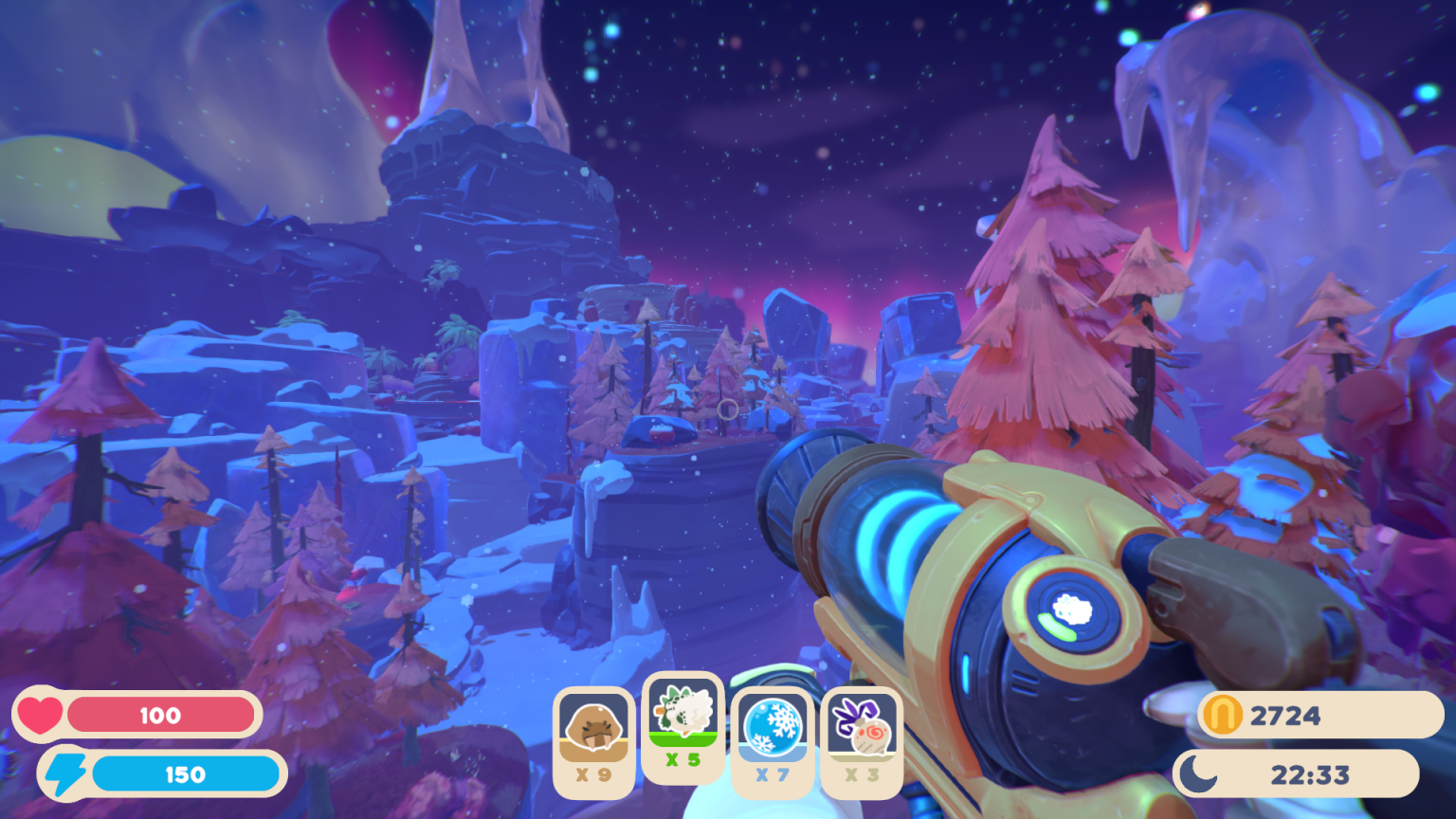This screenshot has height=819, width=1456.
Task: Click the snowflake orb ammo icon
Action: tap(771, 726)
